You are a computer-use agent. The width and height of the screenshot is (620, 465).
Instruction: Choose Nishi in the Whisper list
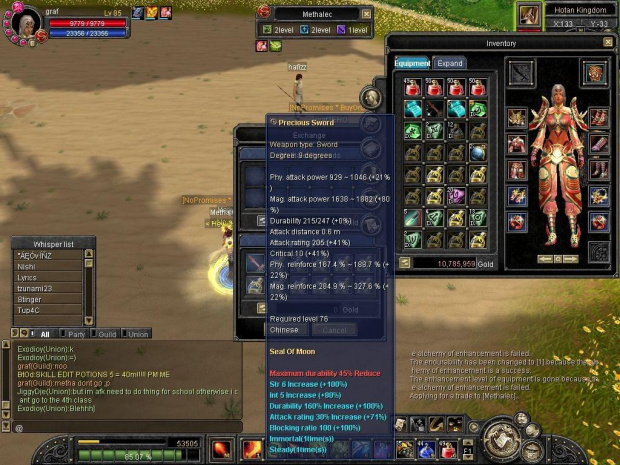pyautogui.click(x=27, y=266)
